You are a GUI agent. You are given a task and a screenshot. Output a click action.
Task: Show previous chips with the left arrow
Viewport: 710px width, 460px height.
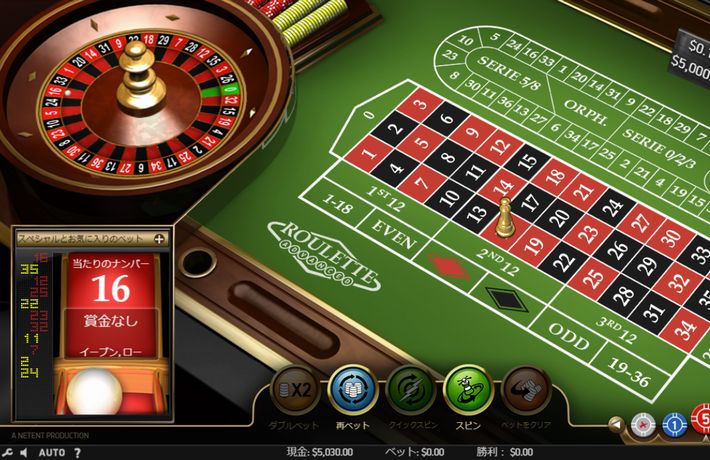coord(617,424)
